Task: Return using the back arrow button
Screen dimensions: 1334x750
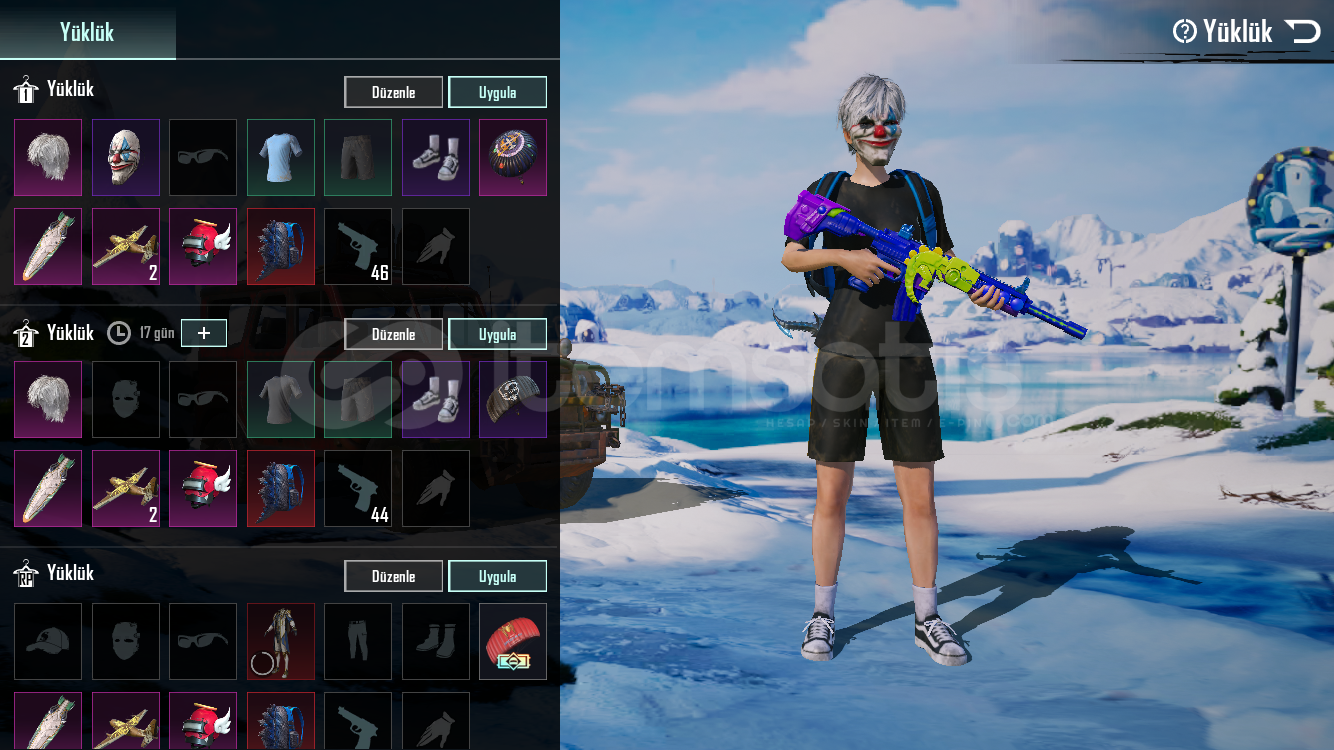Action: click(1303, 32)
